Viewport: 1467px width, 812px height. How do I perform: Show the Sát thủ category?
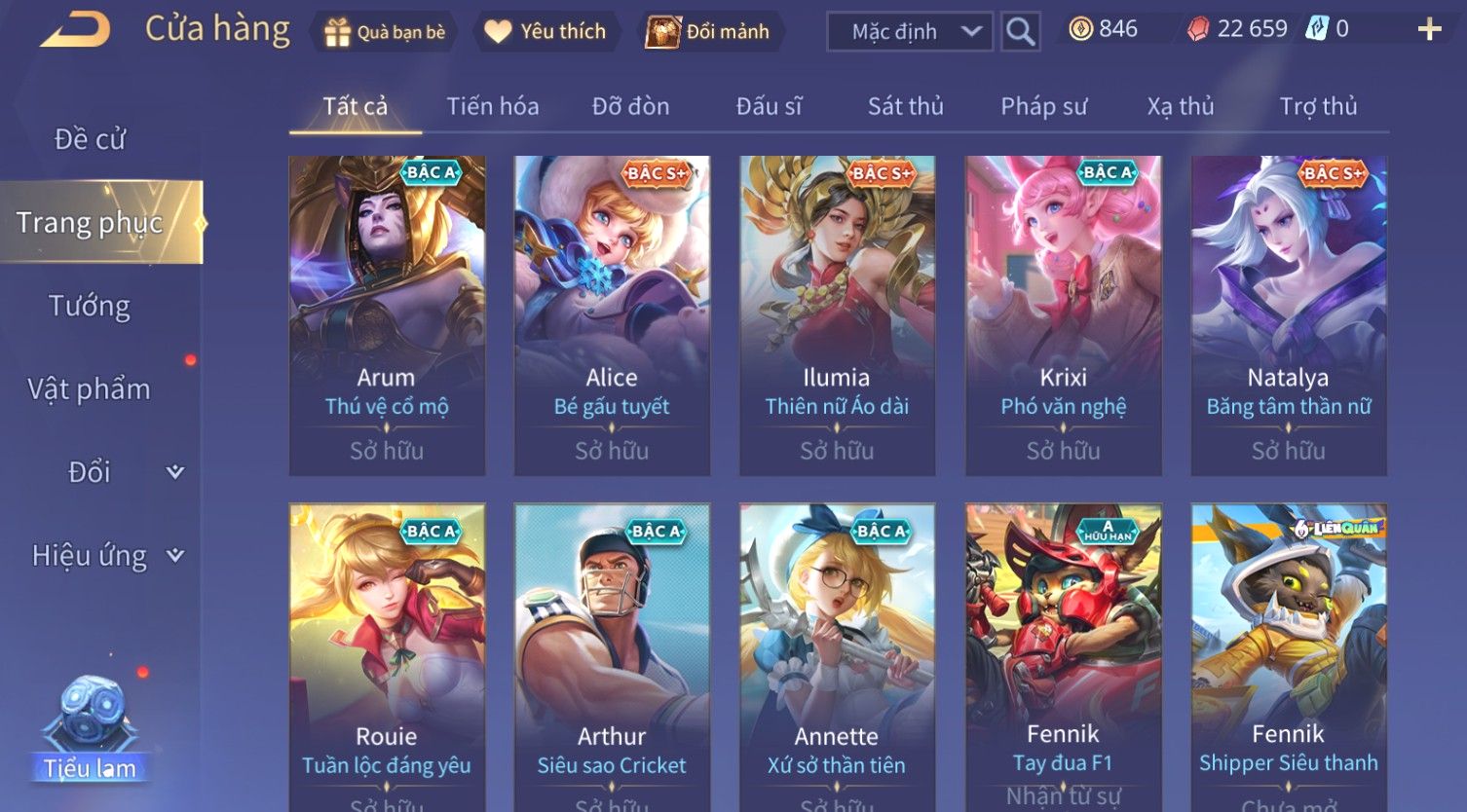[905, 106]
